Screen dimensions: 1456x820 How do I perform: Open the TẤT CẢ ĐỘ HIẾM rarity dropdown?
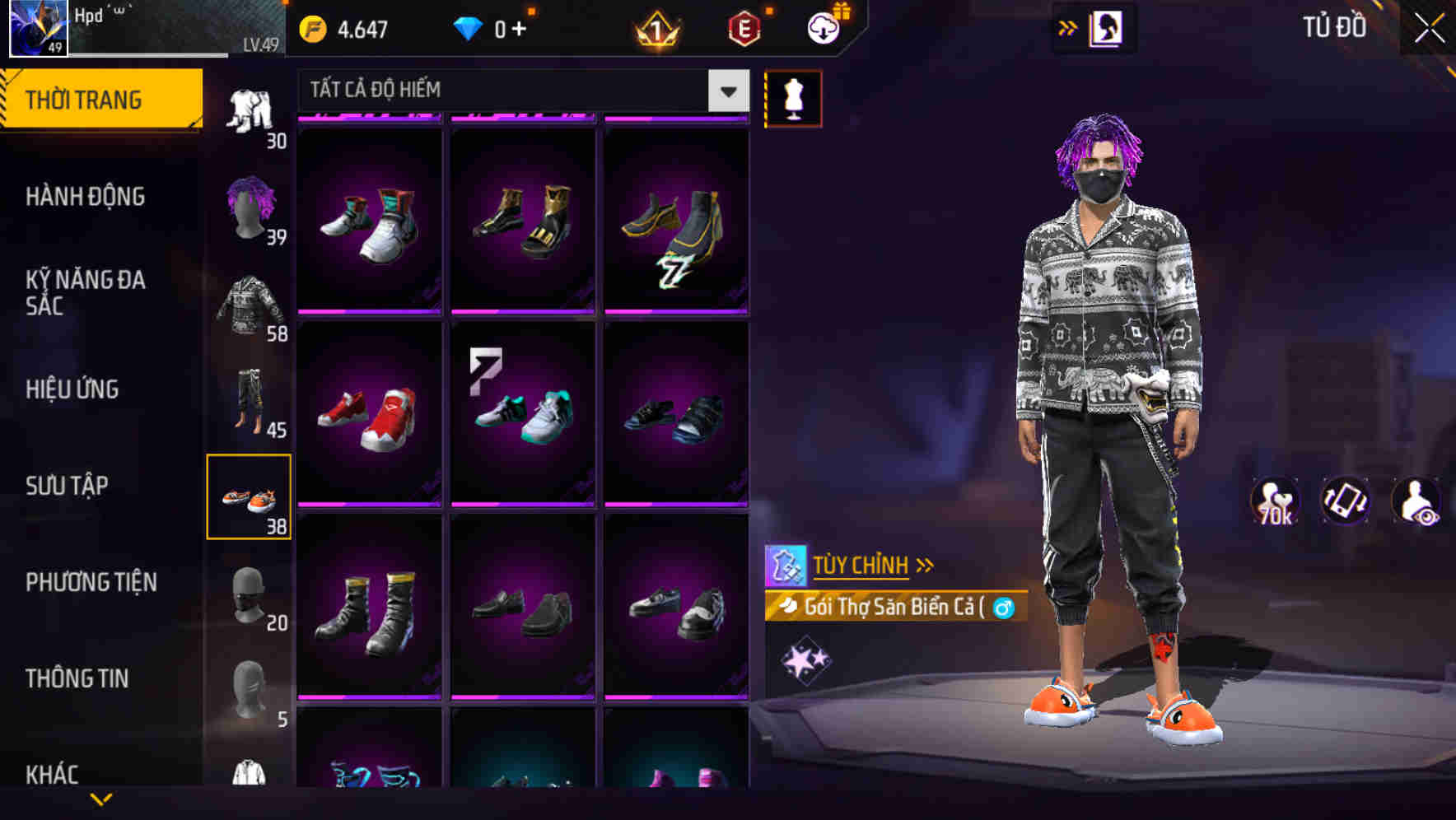(x=520, y=91)
